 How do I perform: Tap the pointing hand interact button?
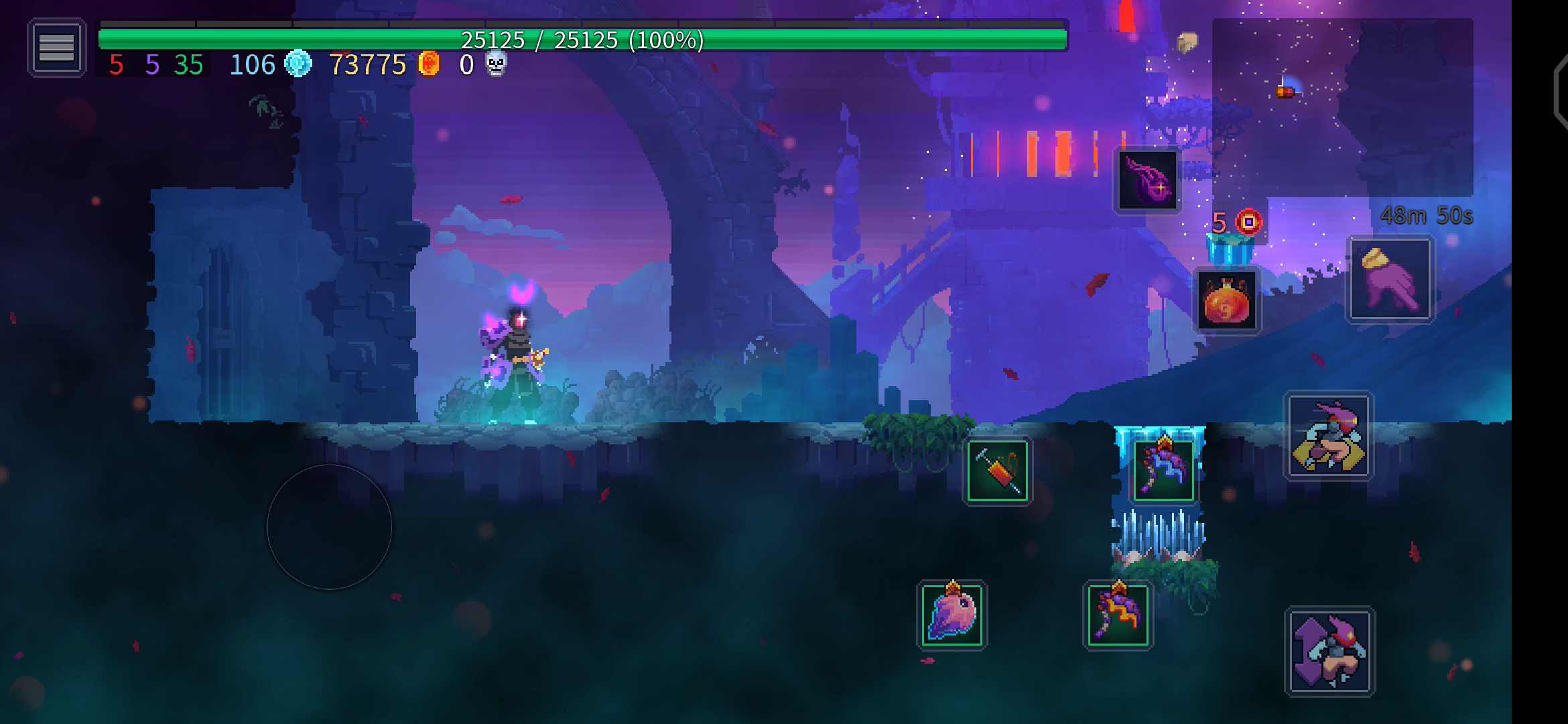tap(1390, 280)
